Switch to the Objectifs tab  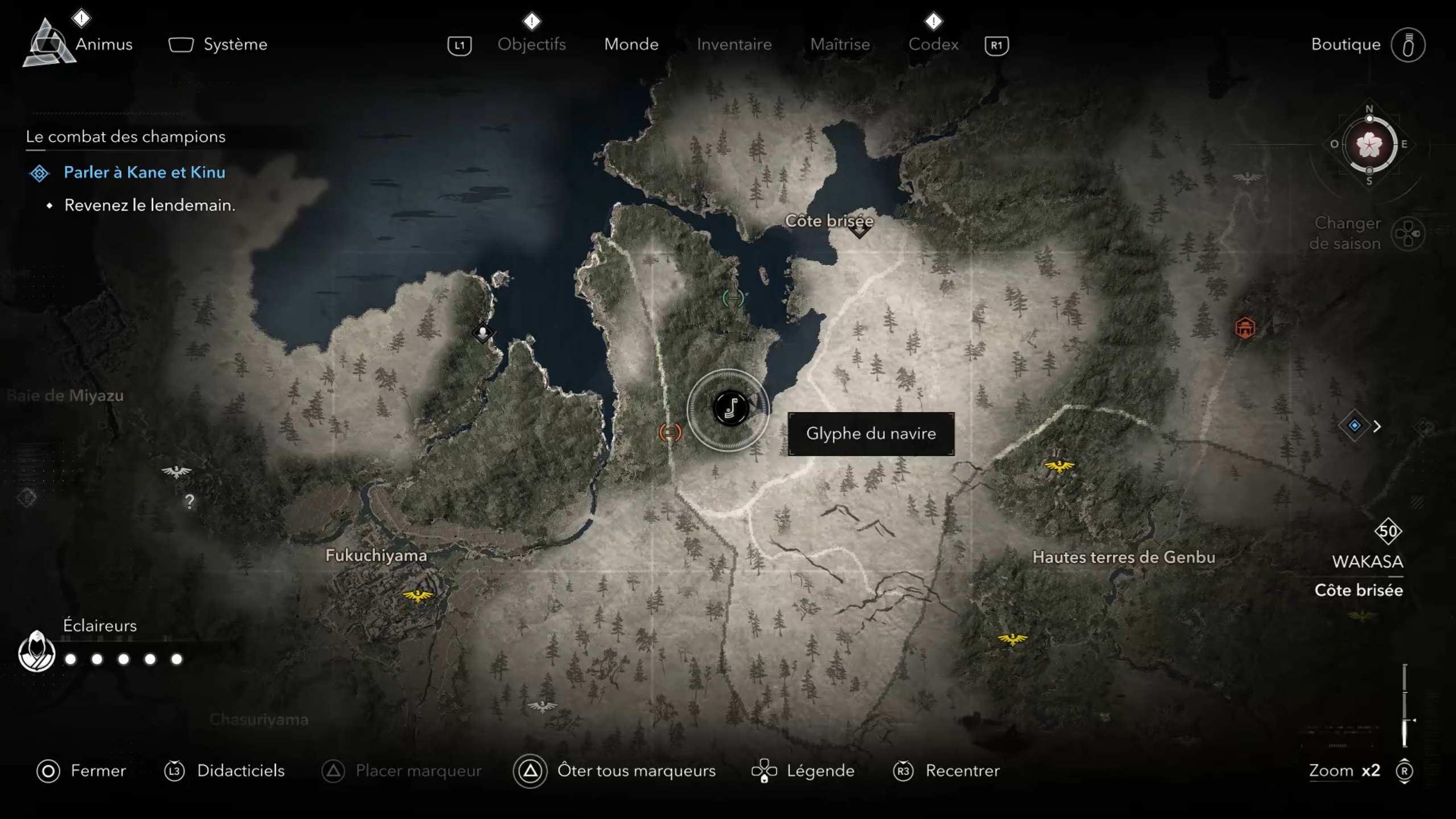click(531, 44)
